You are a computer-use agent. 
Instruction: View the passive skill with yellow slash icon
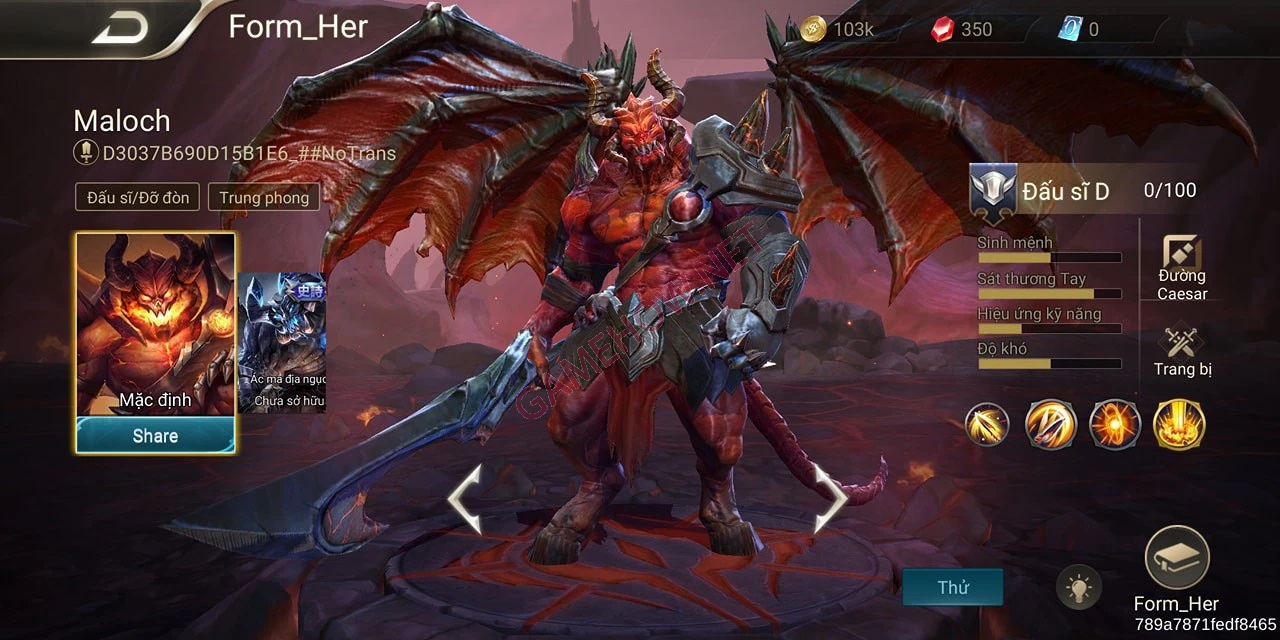click(x=987, y=424)
